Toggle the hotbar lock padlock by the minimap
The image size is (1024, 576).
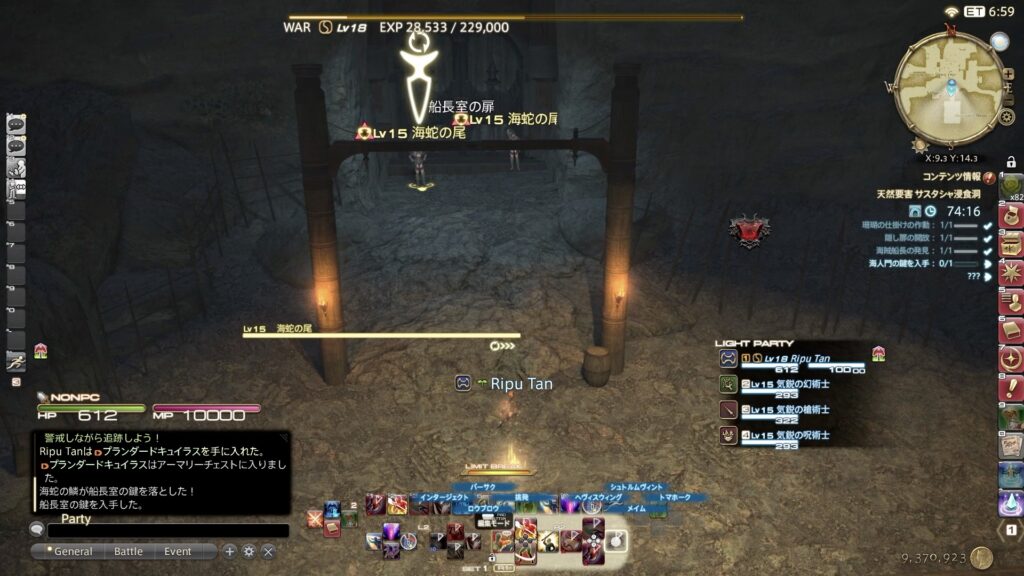[1011, 162]
